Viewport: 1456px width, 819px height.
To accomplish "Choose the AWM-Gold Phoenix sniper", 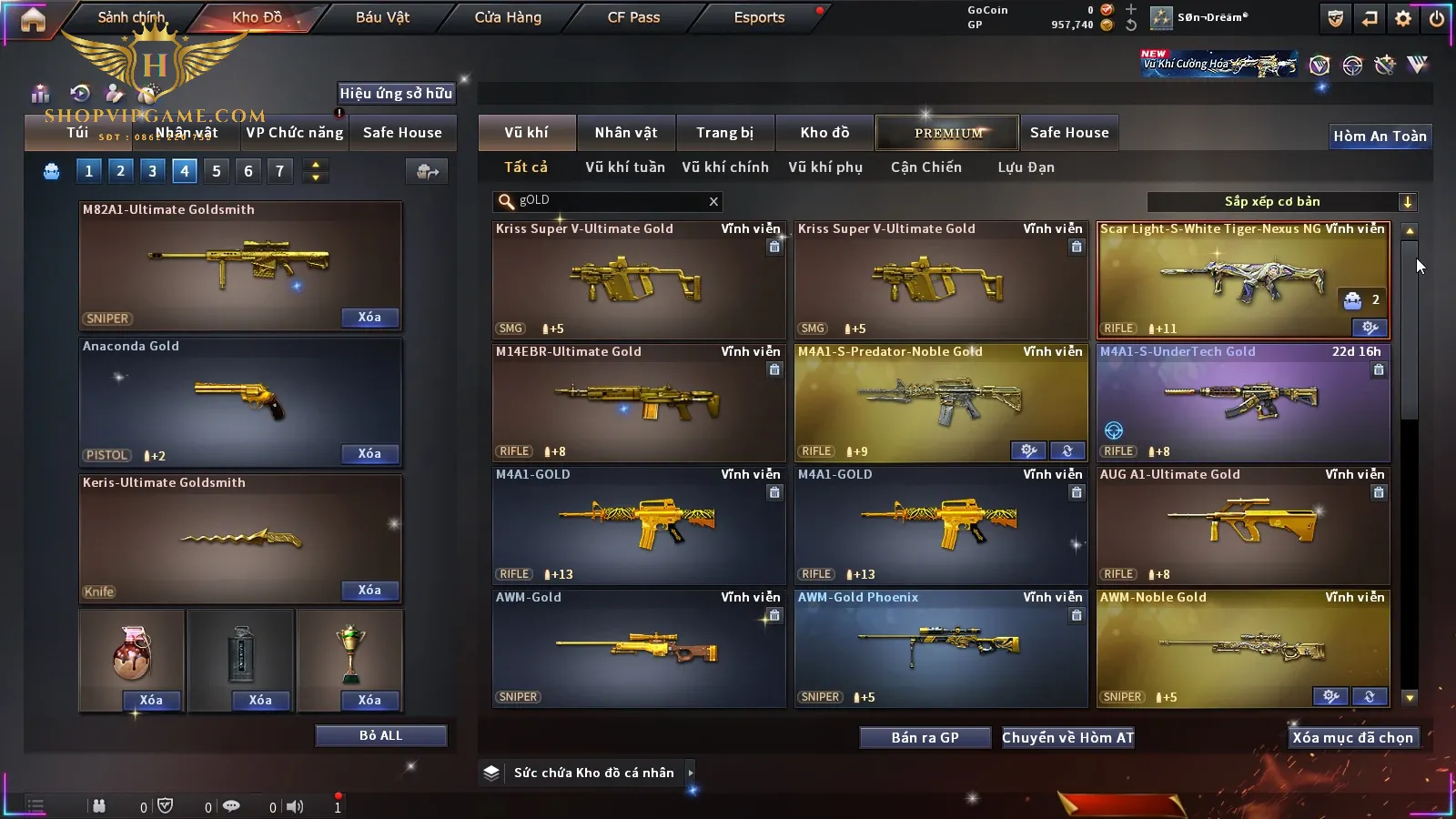I will [x=940, y=648].
